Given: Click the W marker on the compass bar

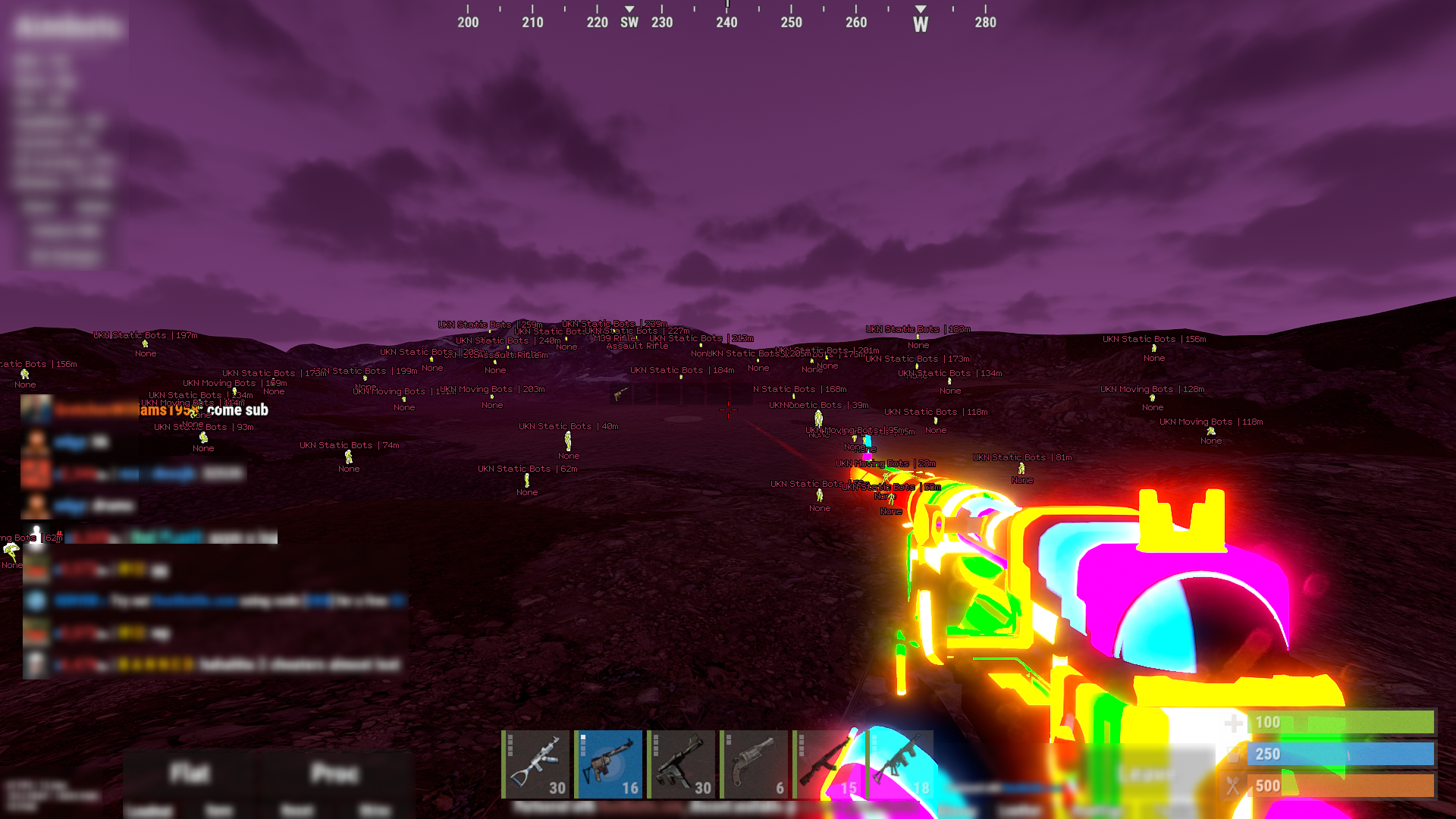Looking at the screenshot, I should (920, 23).
